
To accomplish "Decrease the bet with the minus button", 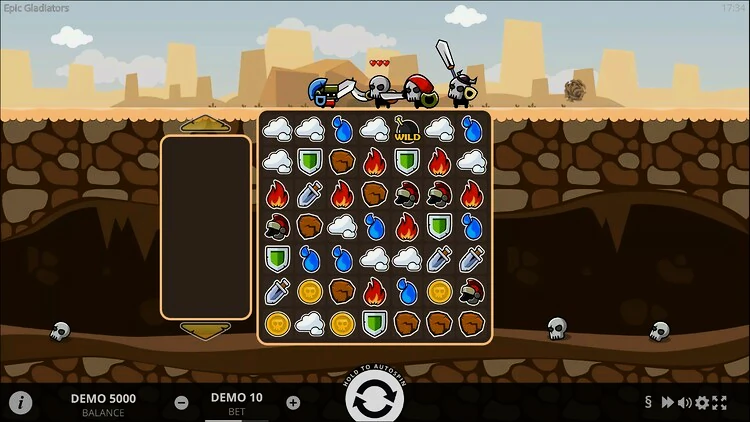I will 182,403.
